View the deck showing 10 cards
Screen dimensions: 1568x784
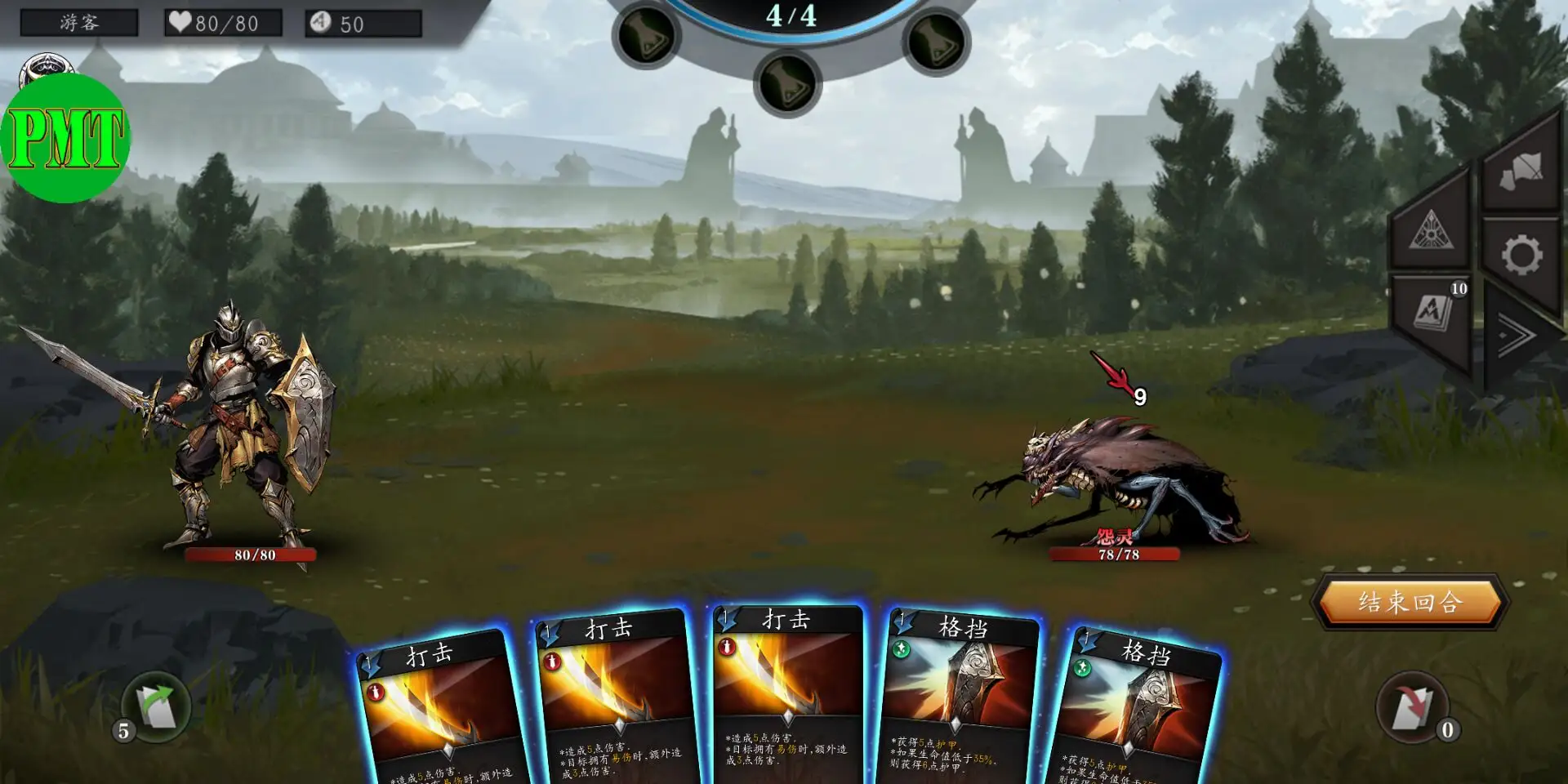[1433, 313]
